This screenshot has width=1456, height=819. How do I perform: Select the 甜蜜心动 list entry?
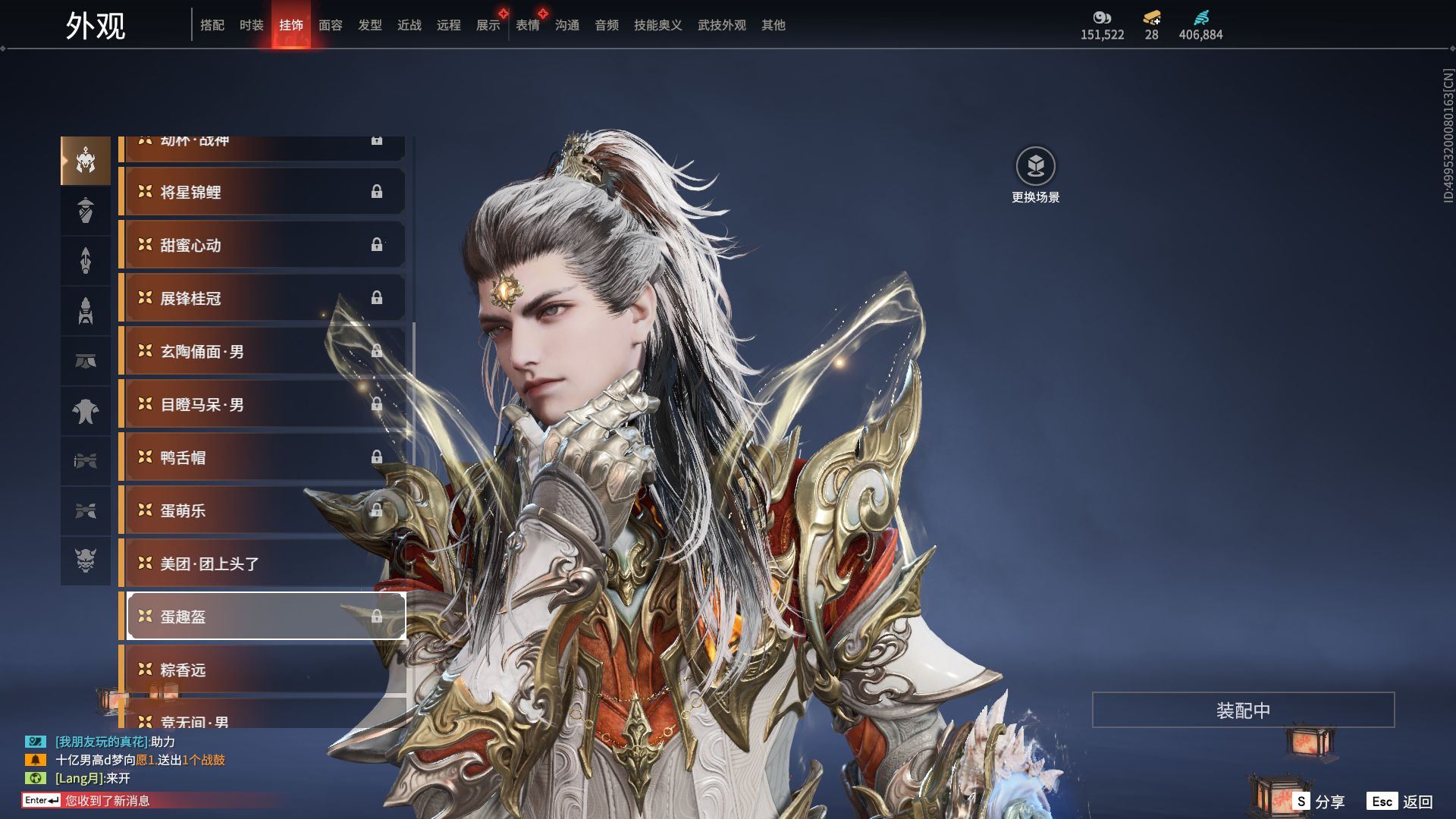[262, 245]
